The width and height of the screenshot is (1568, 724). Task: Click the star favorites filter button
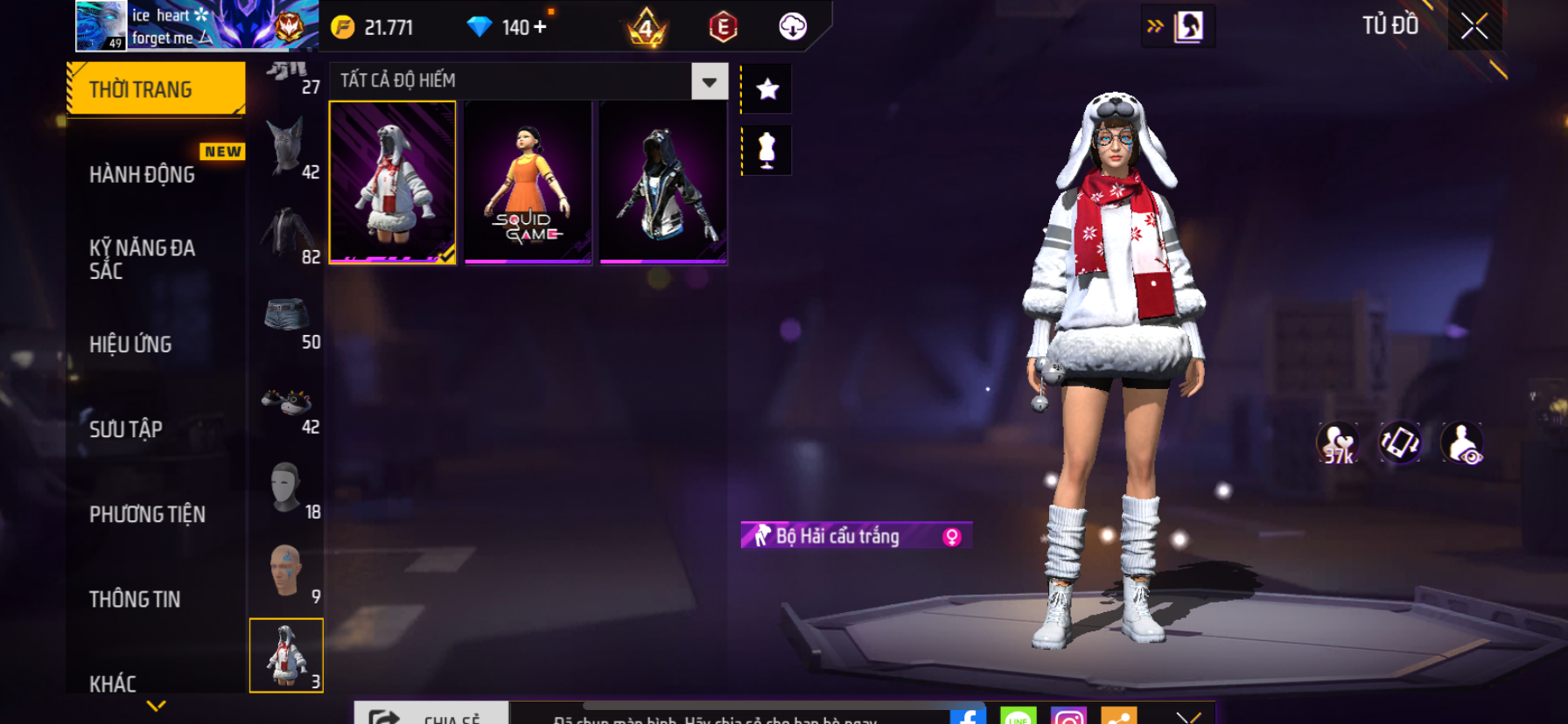(767, 88)
